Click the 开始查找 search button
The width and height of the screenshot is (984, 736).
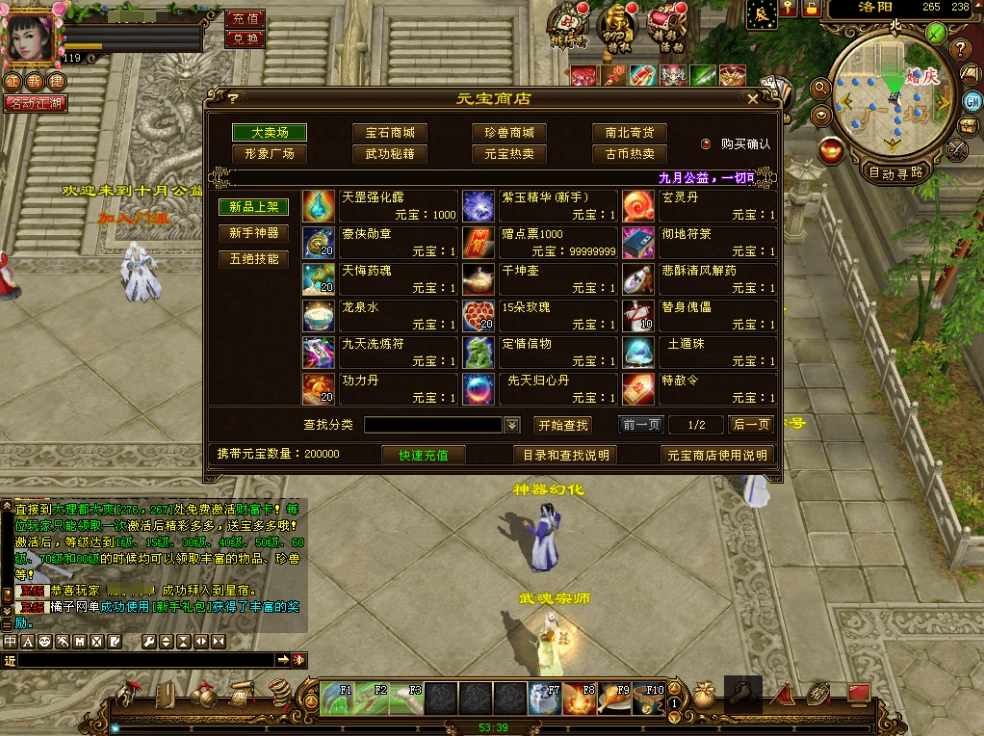tap(563, 425)
